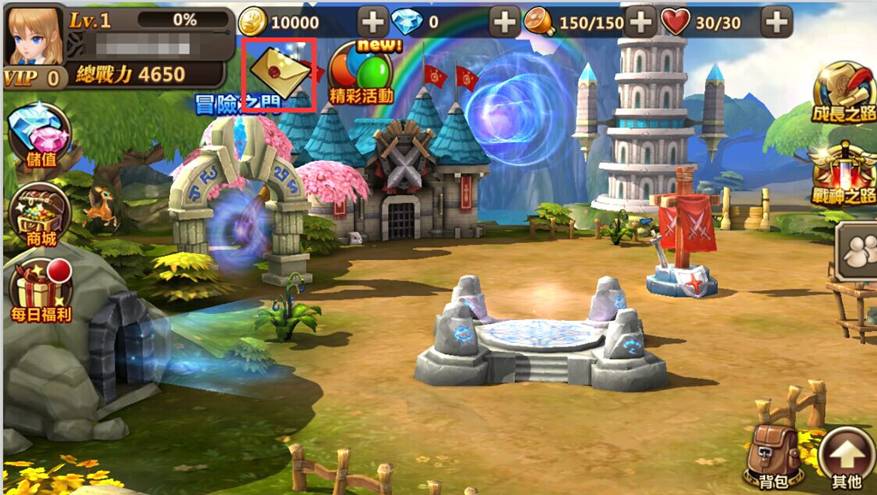
Task: Buy diamonds with the diamond plus button
Action: click(x=505, y=21)
